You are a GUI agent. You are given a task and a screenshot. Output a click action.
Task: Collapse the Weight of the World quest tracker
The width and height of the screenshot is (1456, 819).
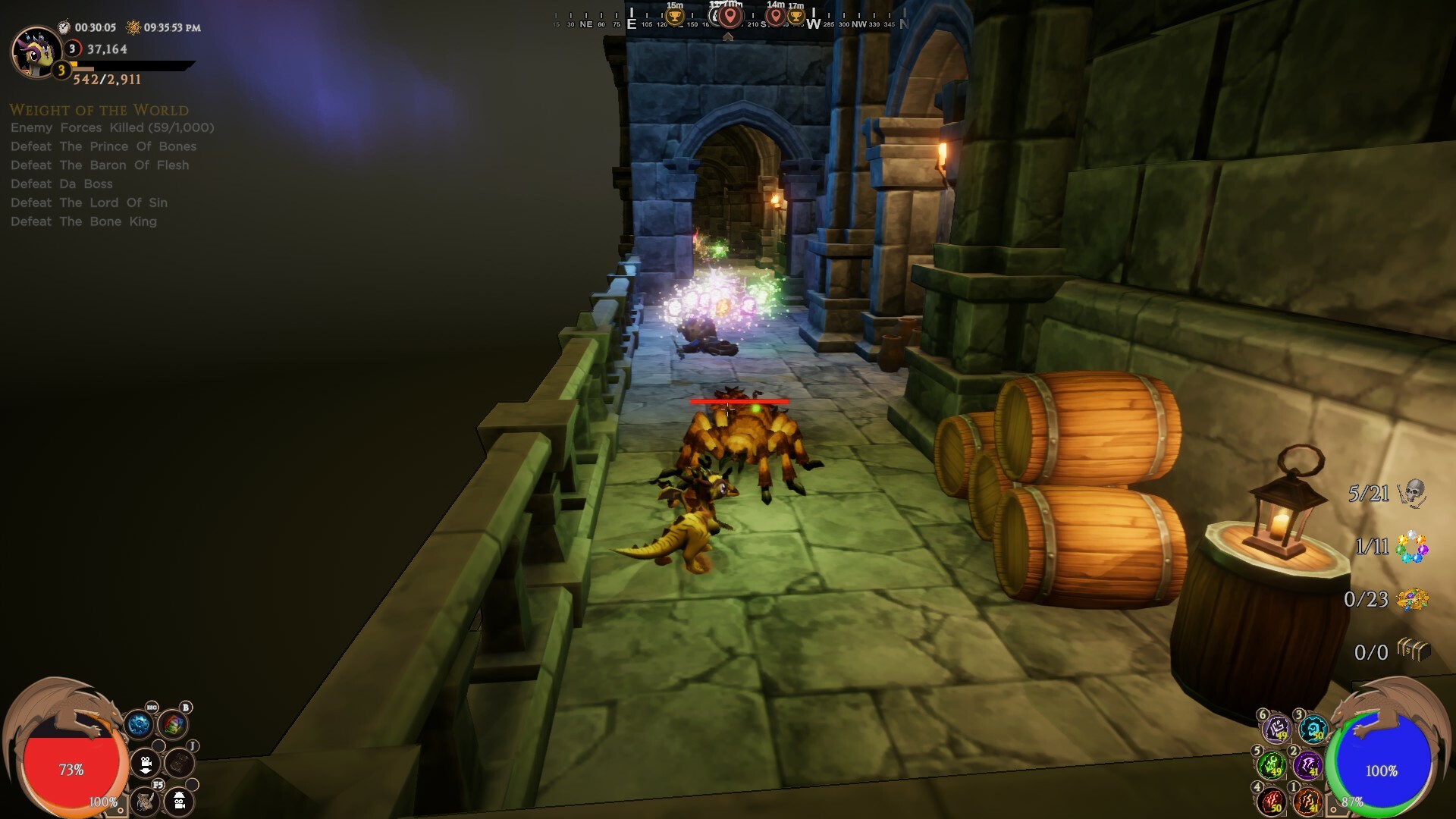(99, 109)
